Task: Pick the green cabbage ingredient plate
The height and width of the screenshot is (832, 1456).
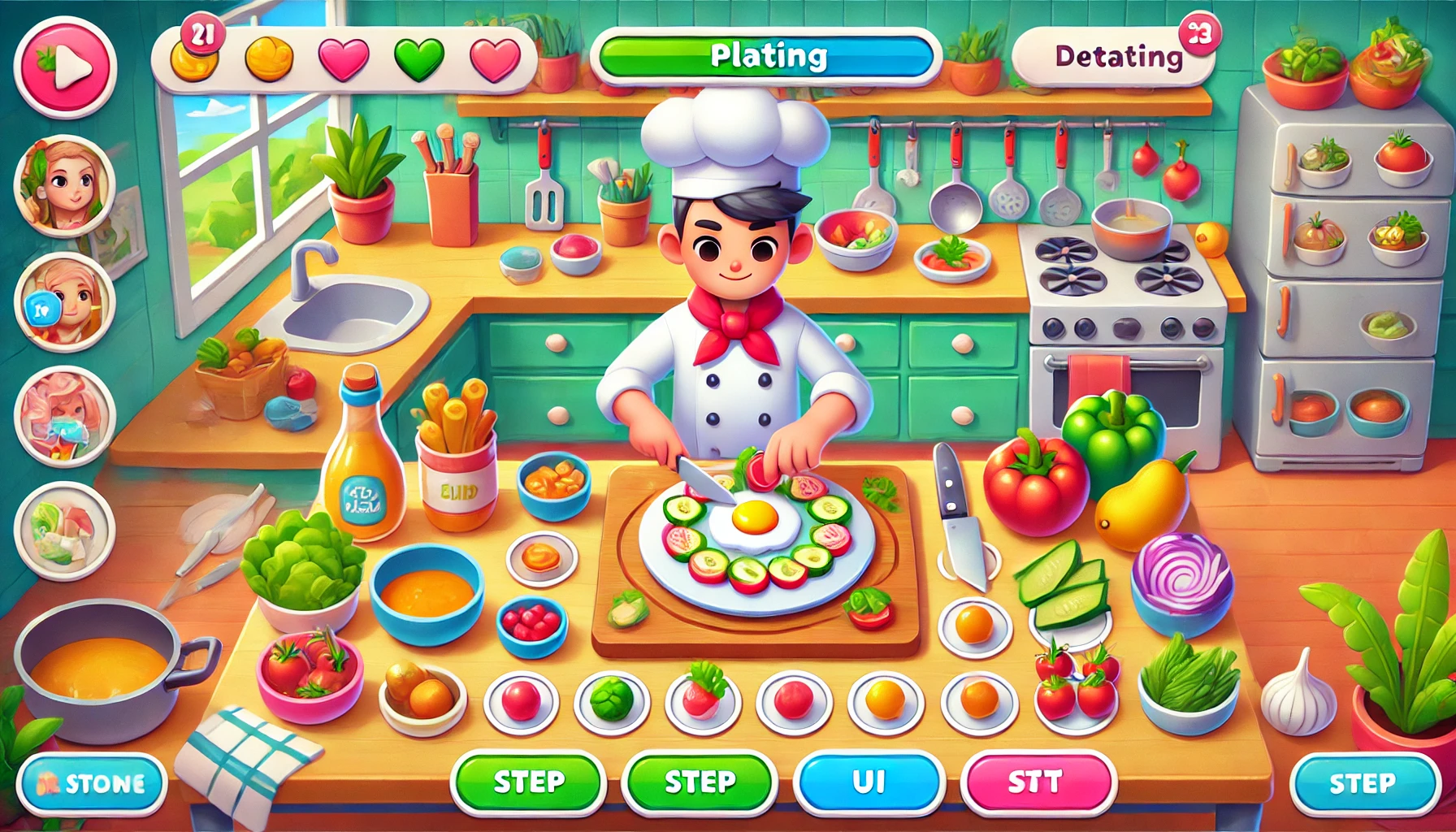Action: click(x=612, y=700)
